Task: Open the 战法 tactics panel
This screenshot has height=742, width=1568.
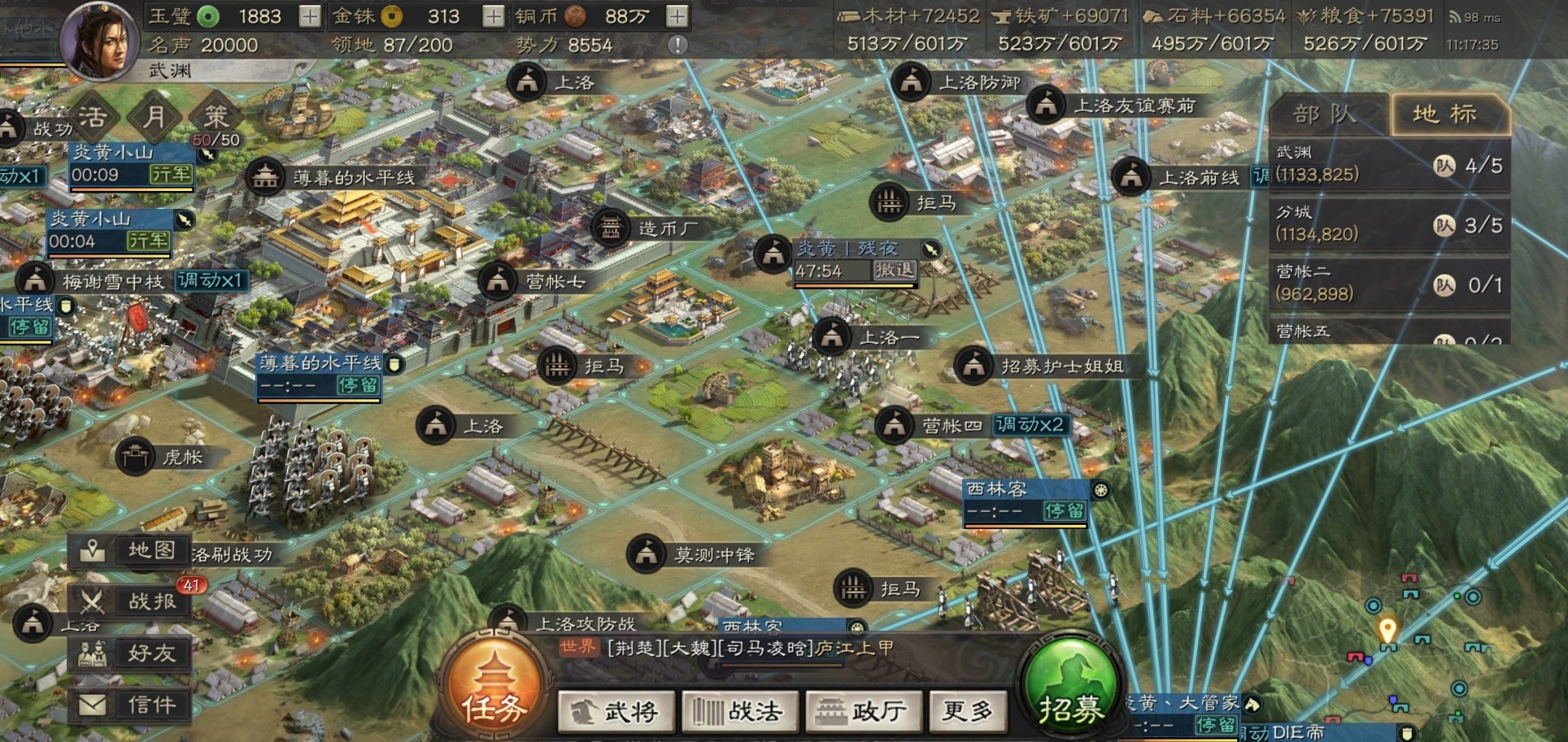Action: click(x=742, y=711)
